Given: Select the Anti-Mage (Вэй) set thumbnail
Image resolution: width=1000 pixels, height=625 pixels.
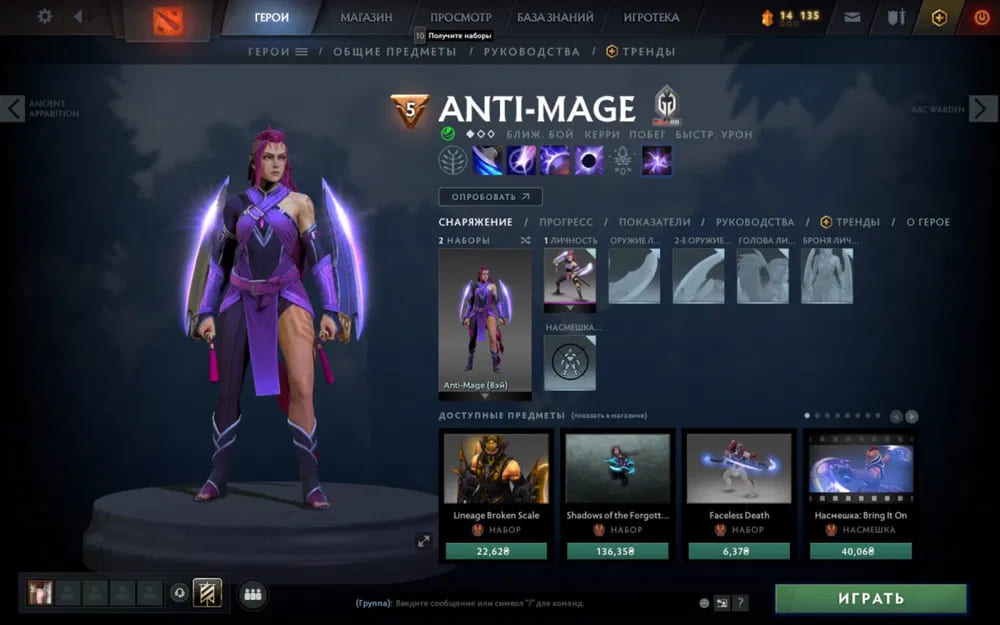Looking at the screenshot, I should (485, 320).
